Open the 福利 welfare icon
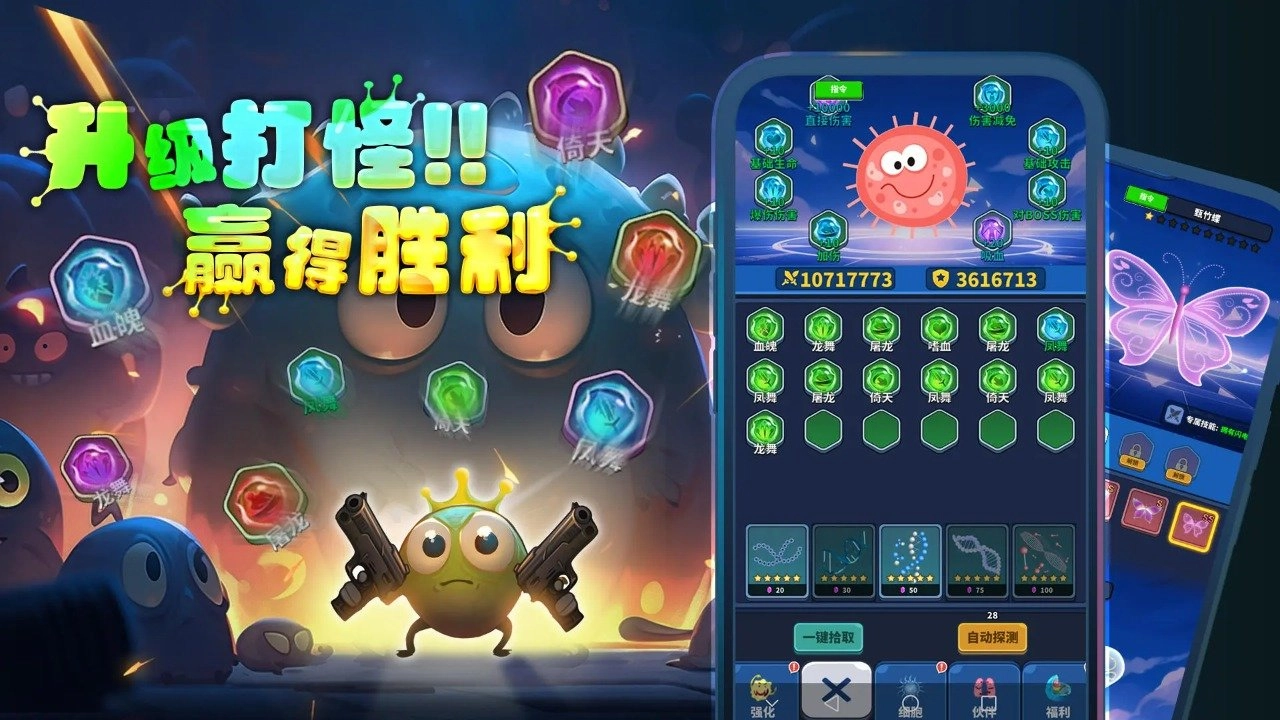This screenshot has height=720, width=1280. pyautogui.click(x=1056, y=690)
